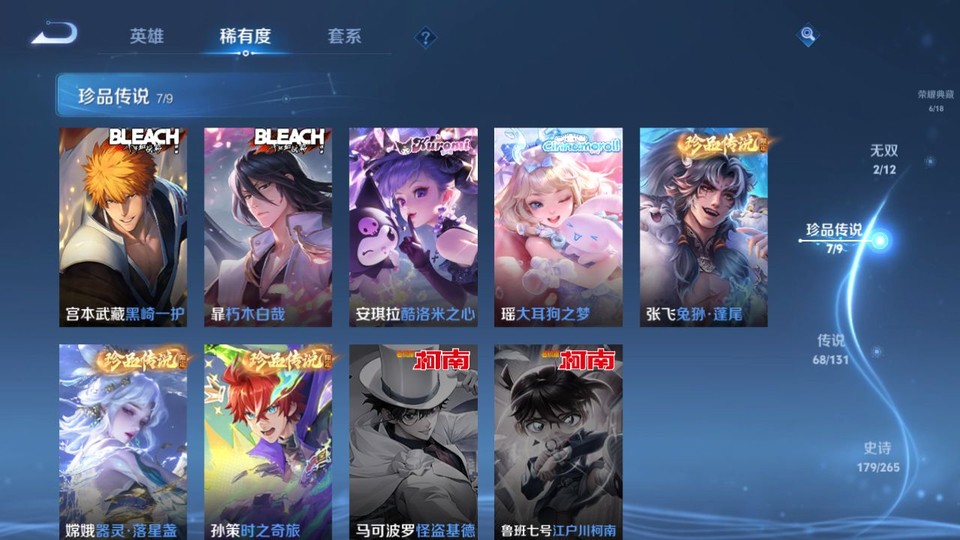960x540 pixels.
Task: Open the 荣耀典藏 rarity section
Action: coord(935,100)
